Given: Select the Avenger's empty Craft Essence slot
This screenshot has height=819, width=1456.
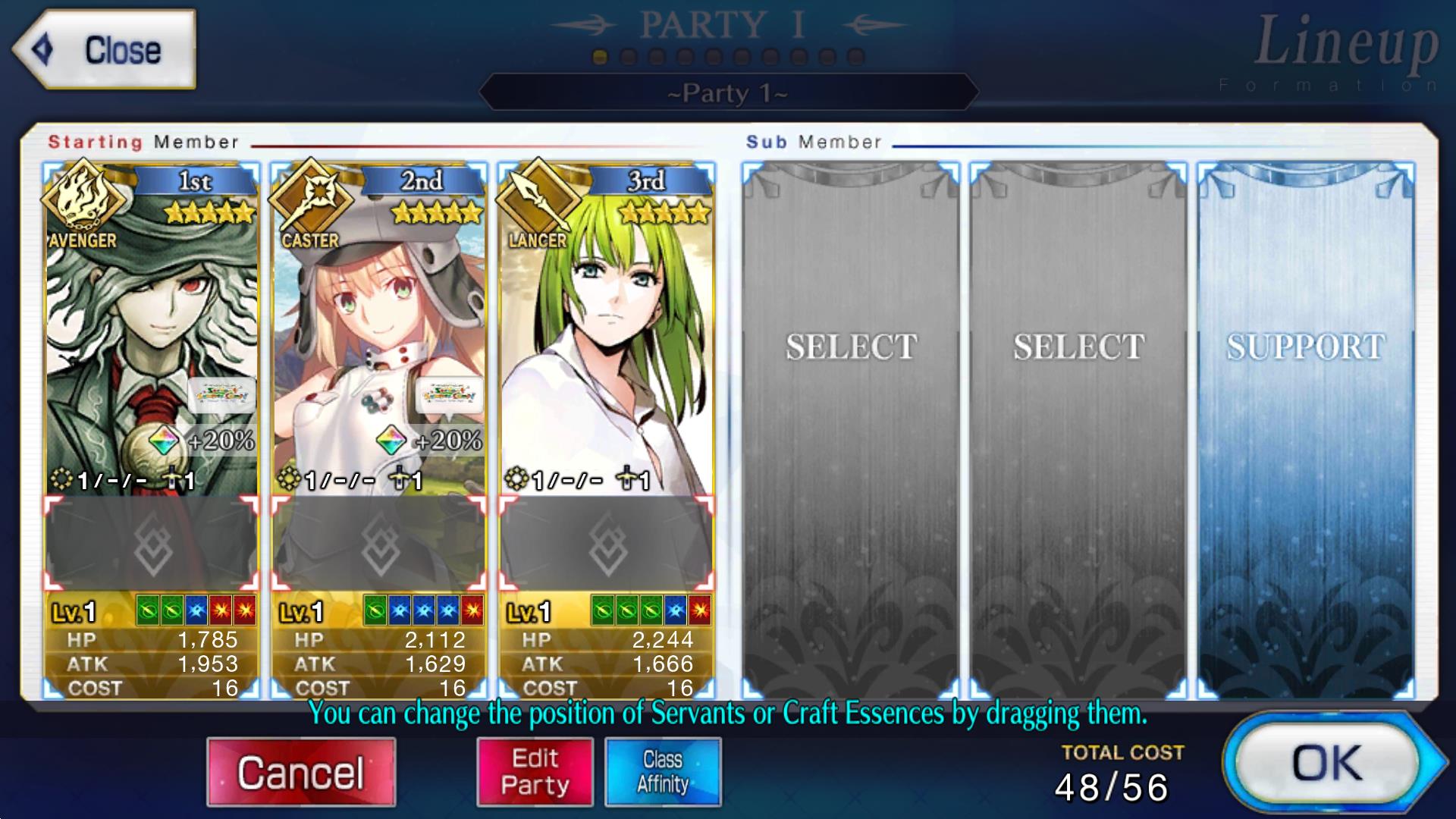Looking at the screenshot, I should coord(151,544).
